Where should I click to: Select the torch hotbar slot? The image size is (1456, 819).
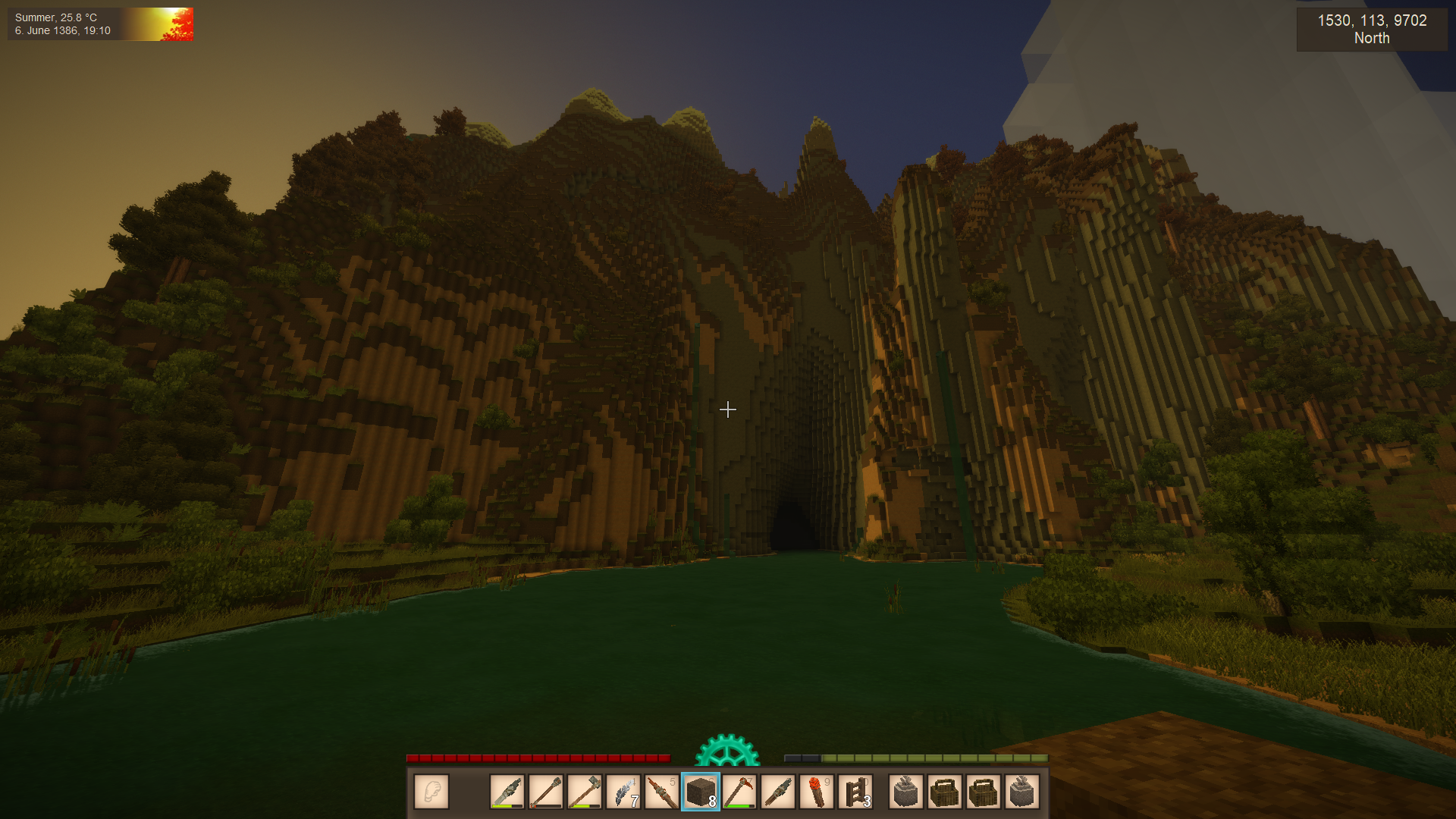coord(817,792)
